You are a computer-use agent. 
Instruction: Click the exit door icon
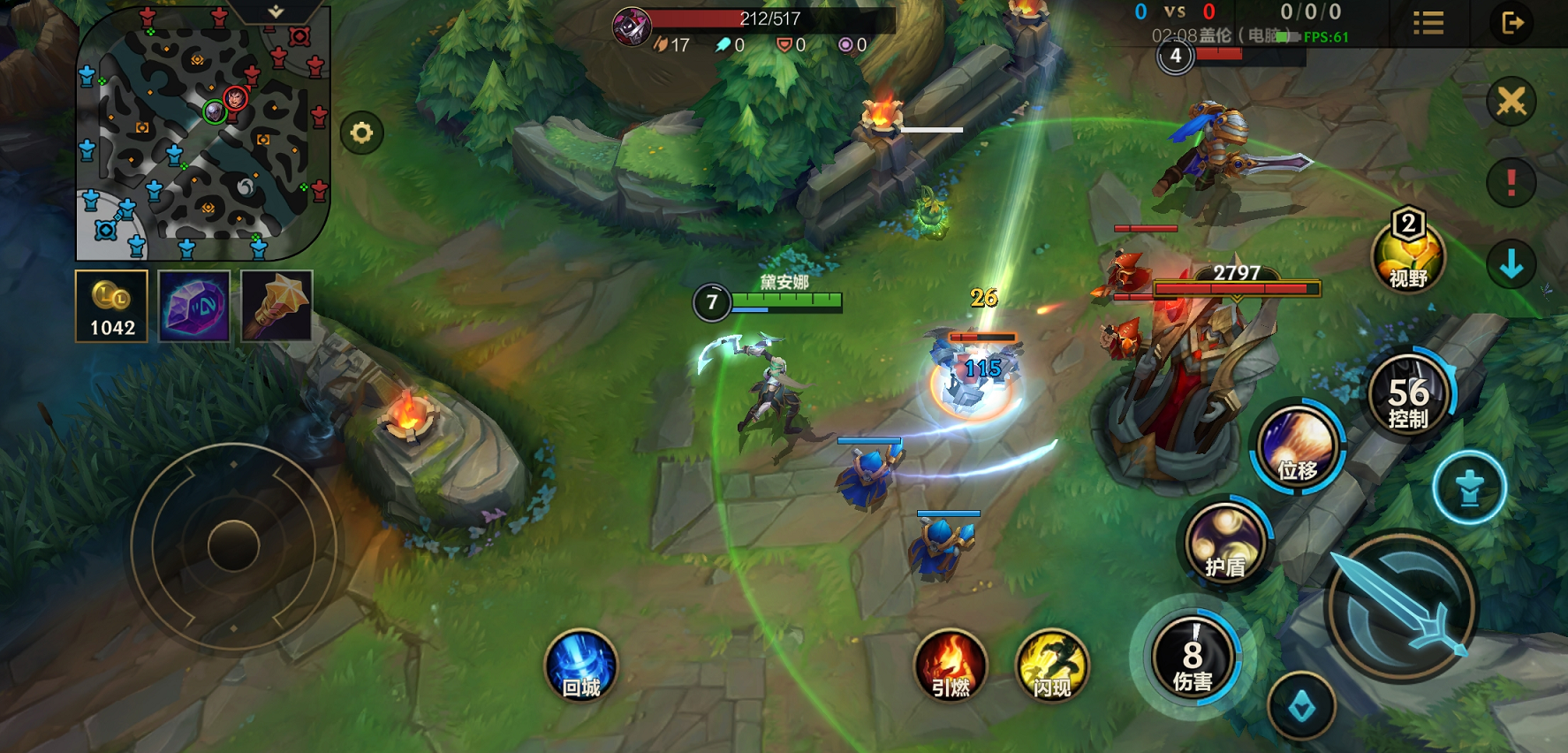pyautogui.click(x=1512, y=23)
